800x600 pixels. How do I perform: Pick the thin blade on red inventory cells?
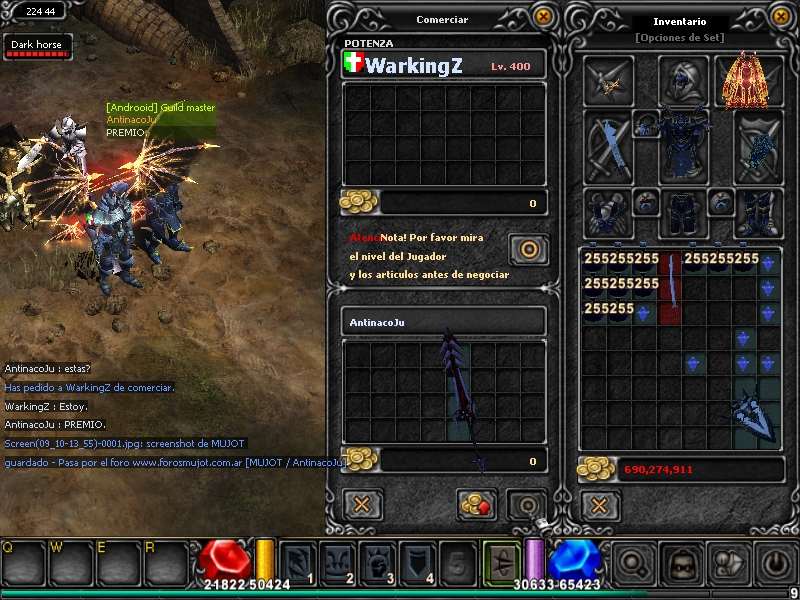pos(672,288)
